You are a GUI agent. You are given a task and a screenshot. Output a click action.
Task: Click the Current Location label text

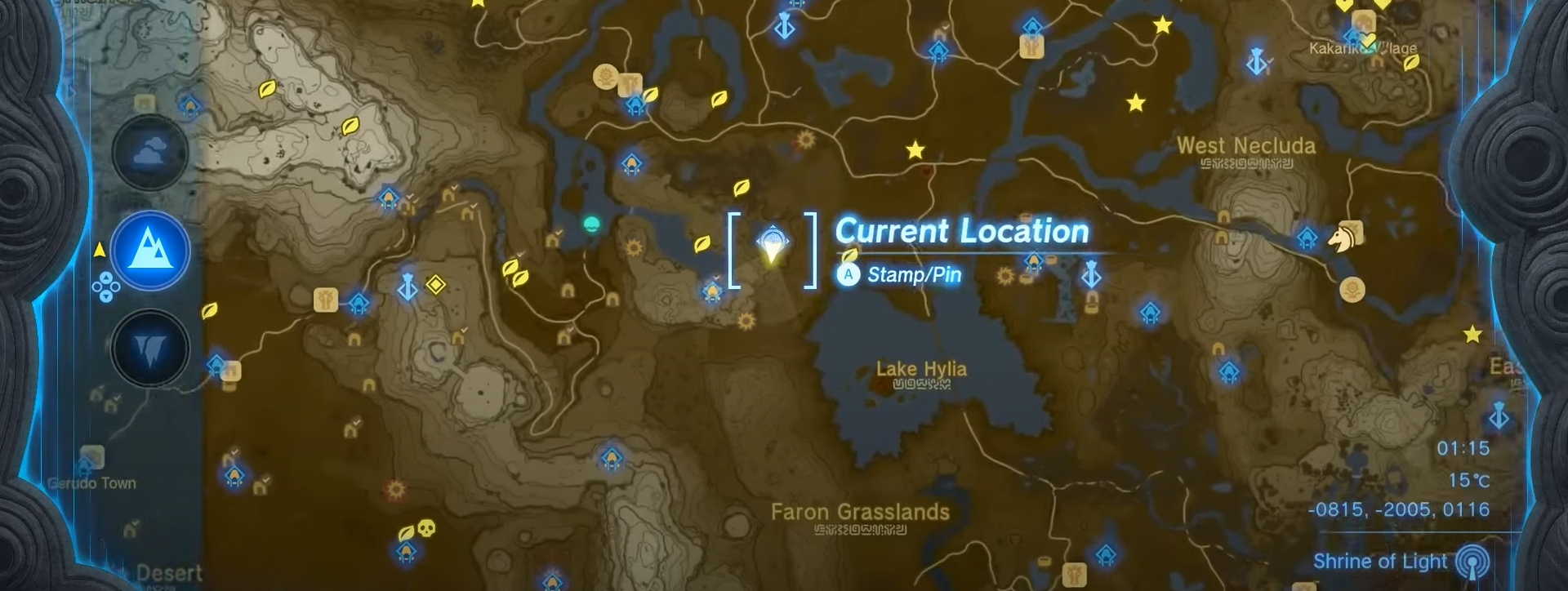click(961, 232)
